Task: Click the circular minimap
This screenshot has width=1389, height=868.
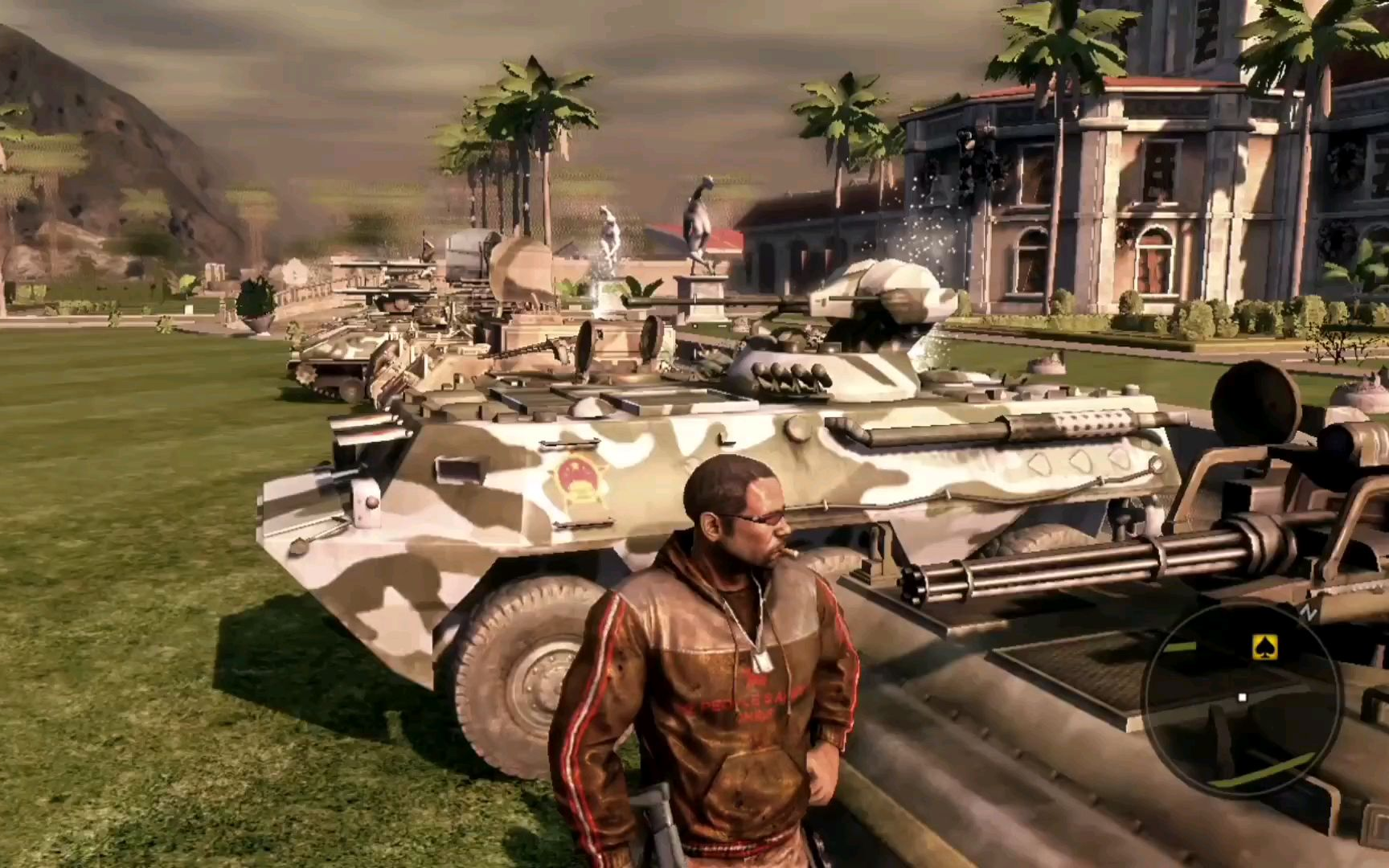Action: click(x=1242, y=699)
